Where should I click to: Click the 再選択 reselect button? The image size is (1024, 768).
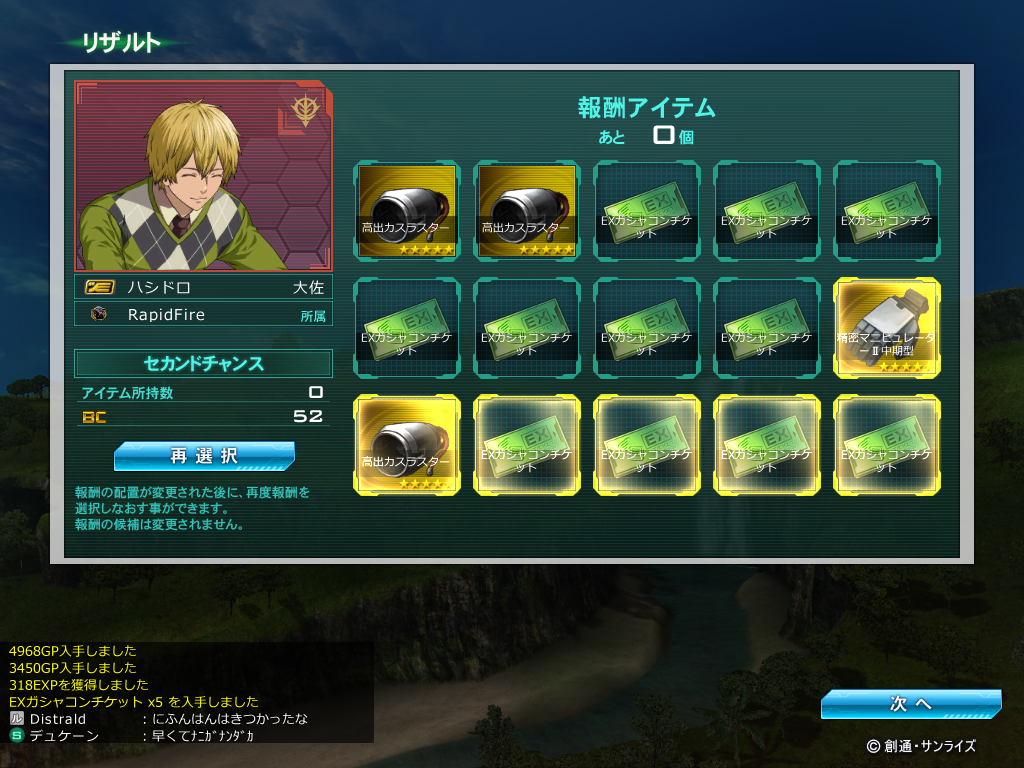204,457
